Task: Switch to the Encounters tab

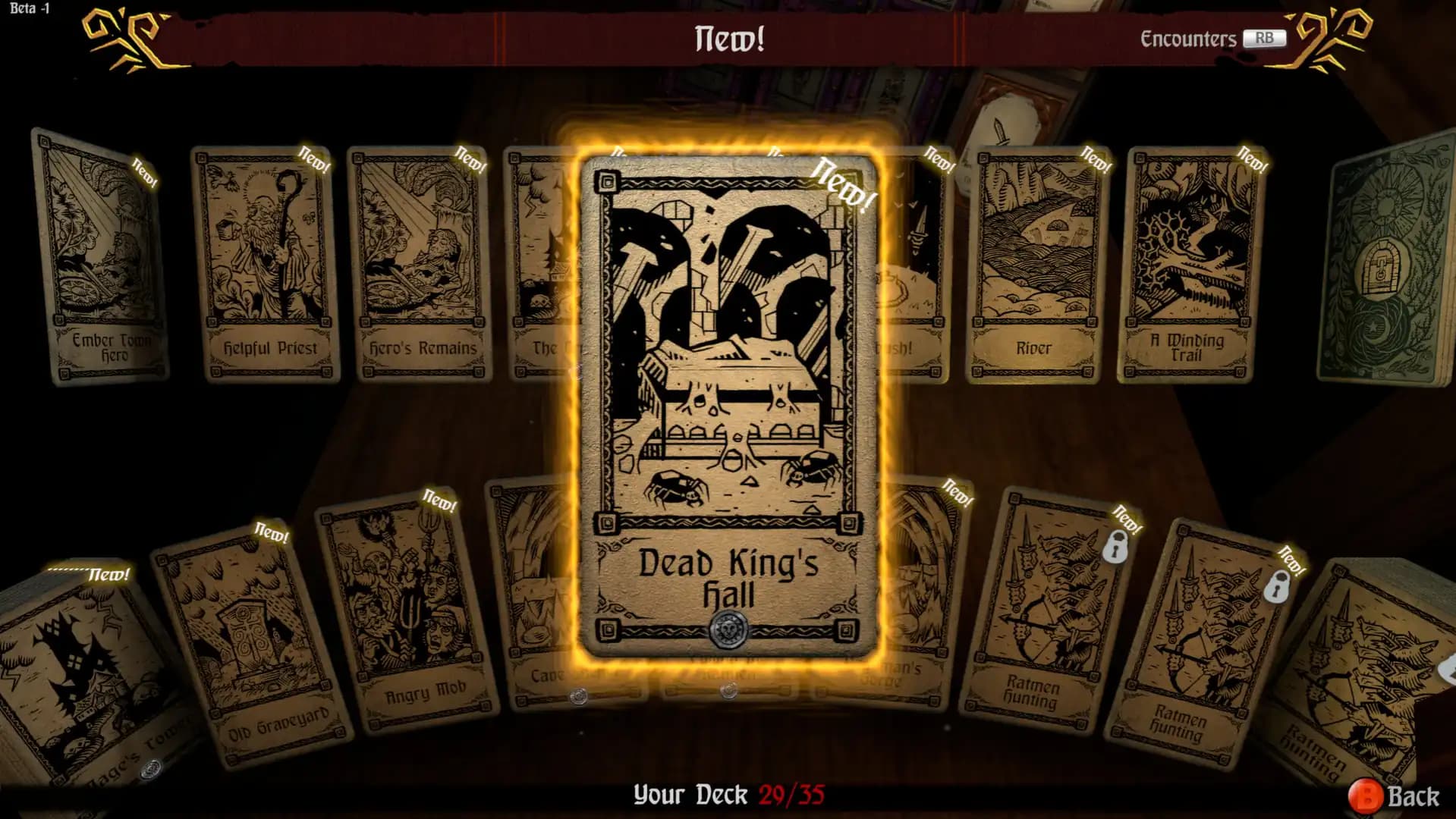Action: click(1203, 38)
